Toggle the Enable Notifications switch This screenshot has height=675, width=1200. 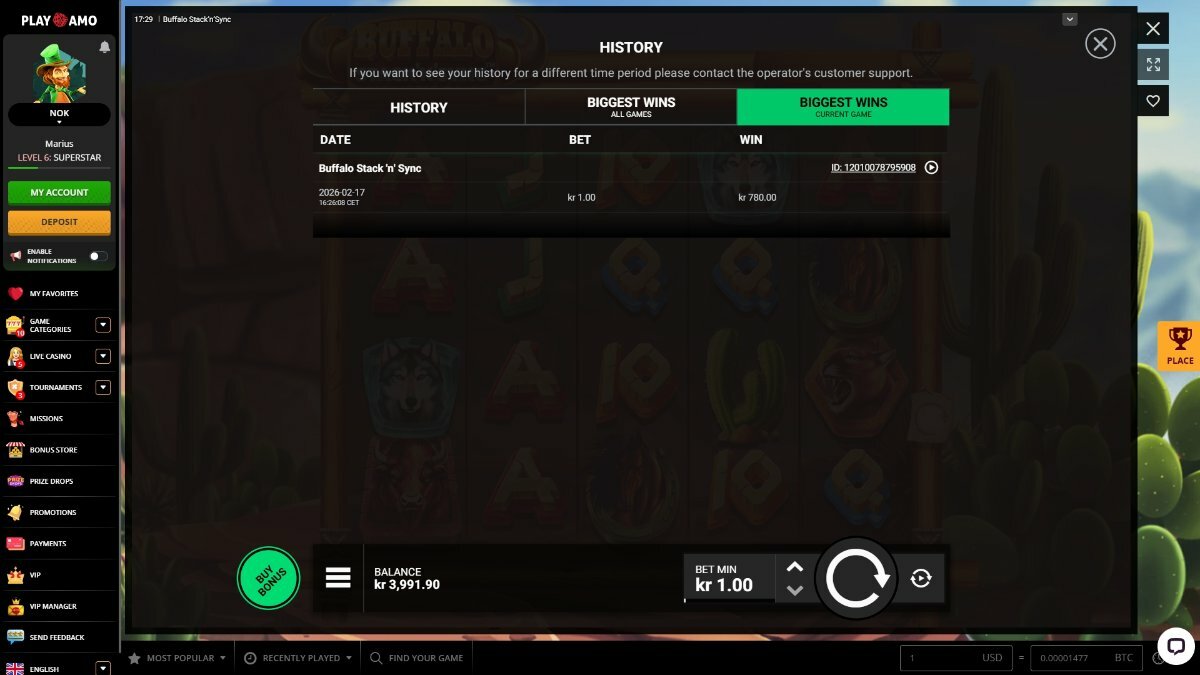tap(98, 256)
